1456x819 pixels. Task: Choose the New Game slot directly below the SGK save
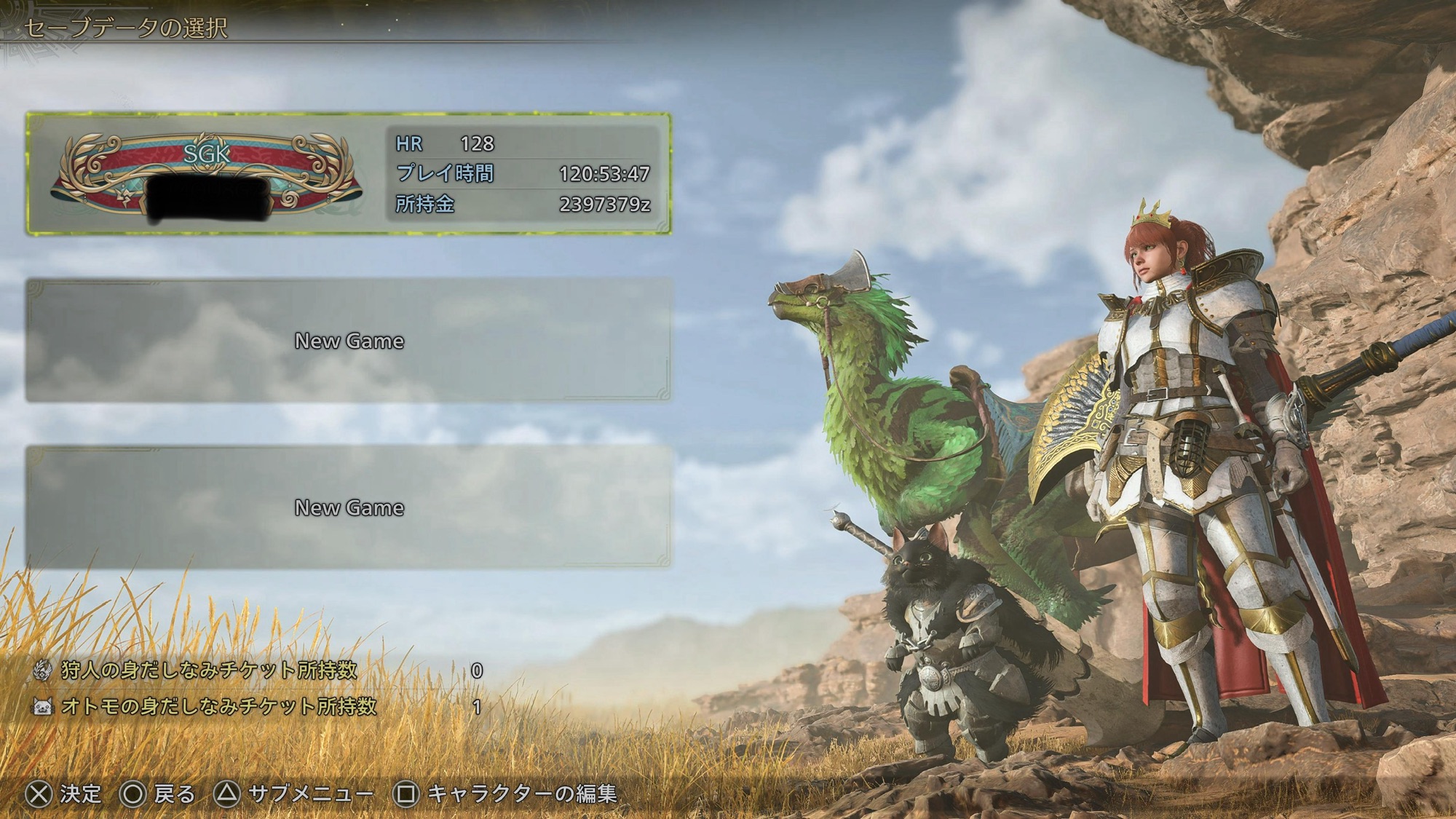tap(348, 340)
